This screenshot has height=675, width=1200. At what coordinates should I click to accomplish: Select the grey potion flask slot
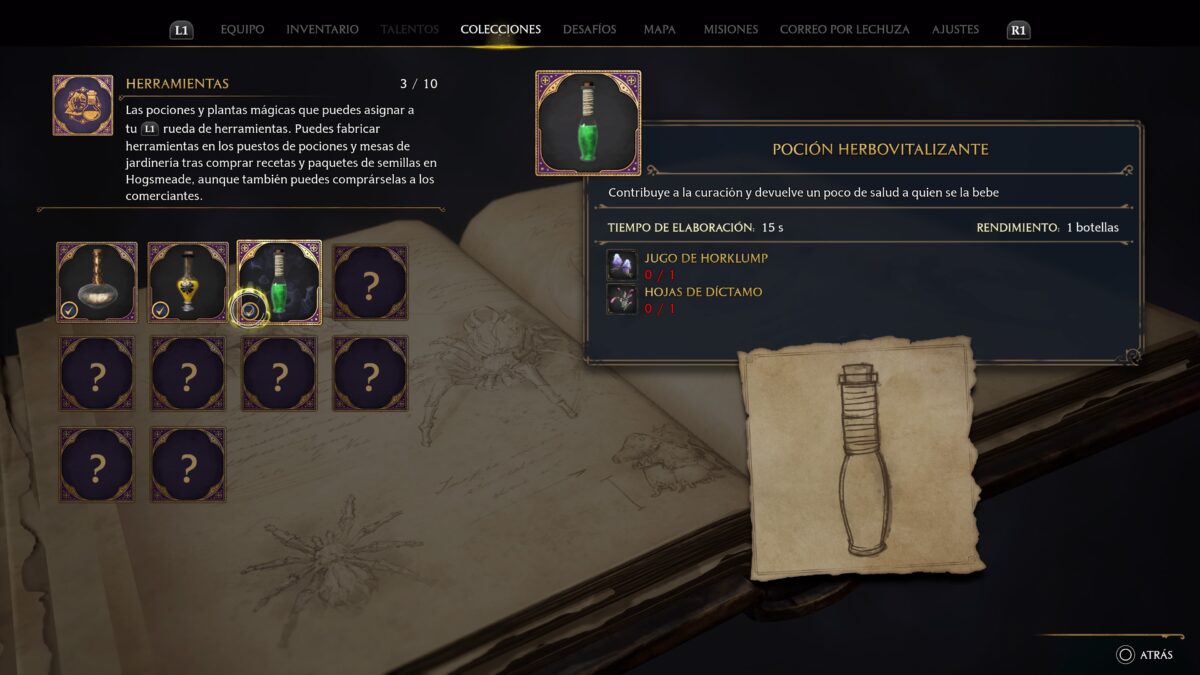tap(97, 282)
